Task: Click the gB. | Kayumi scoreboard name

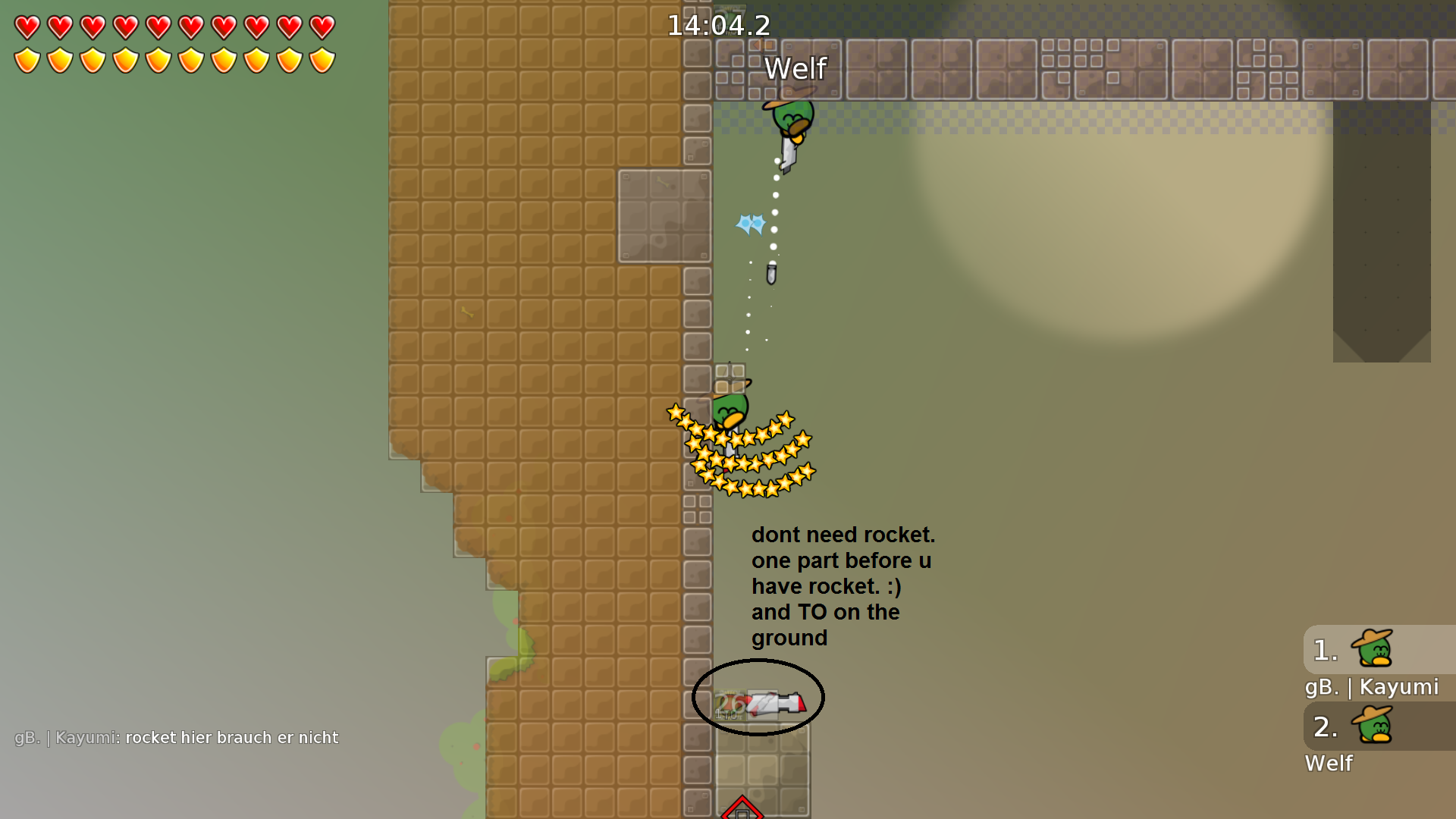Action: tap(1373, 687)
